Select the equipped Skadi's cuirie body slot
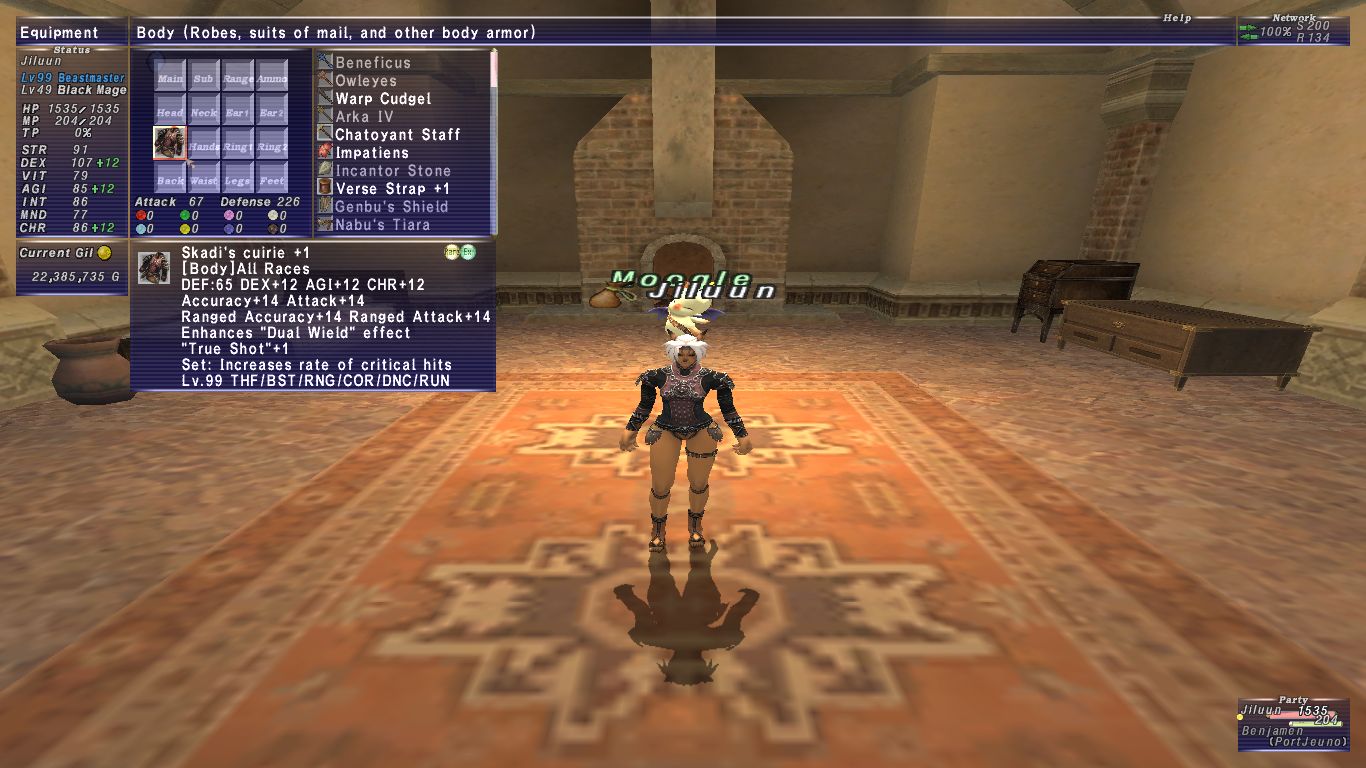 (x=170, y=144)
